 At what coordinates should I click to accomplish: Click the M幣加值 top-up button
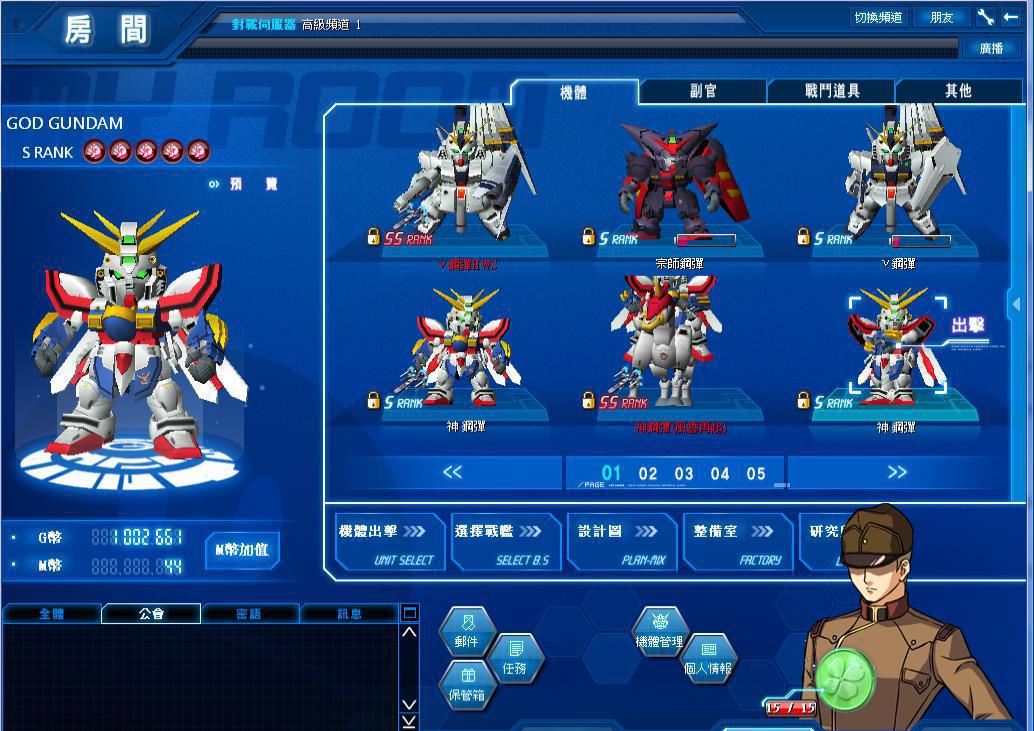click(x=242, y=550)
